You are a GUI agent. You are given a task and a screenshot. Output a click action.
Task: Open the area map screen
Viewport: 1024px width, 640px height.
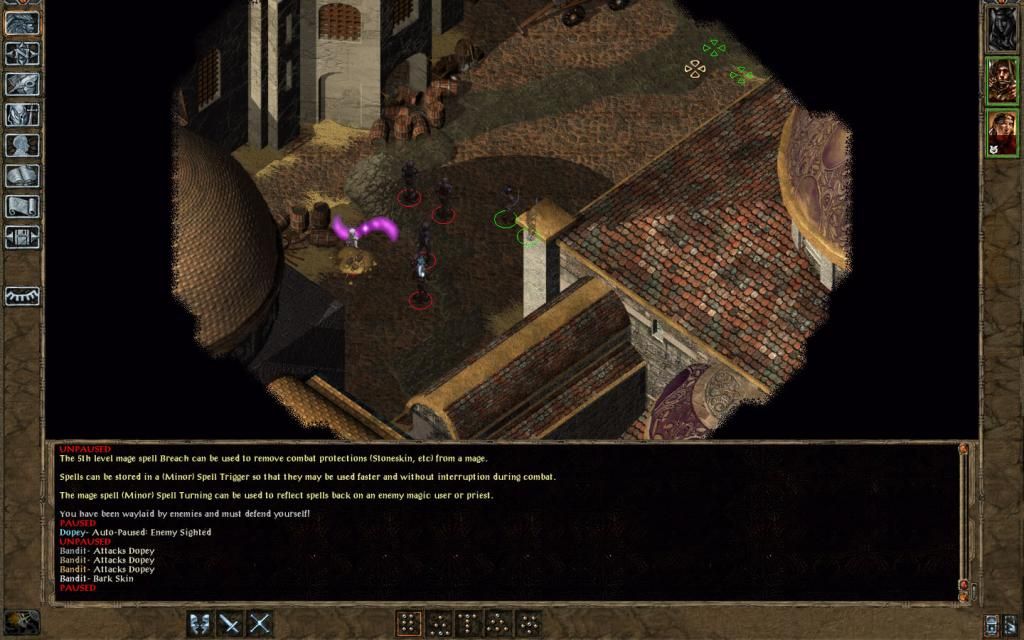point(22,53)
